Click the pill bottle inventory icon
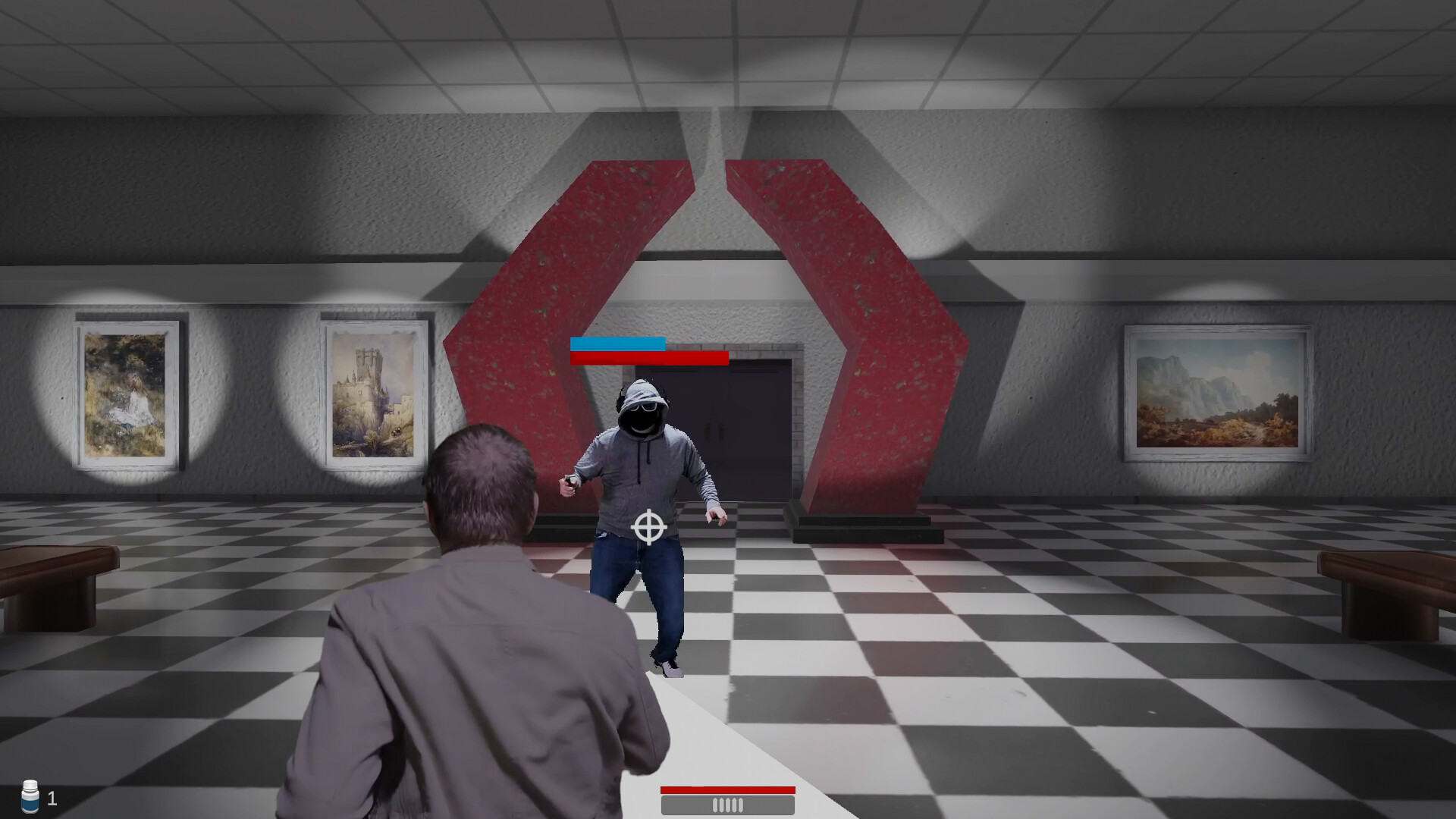 coord(28,797)
